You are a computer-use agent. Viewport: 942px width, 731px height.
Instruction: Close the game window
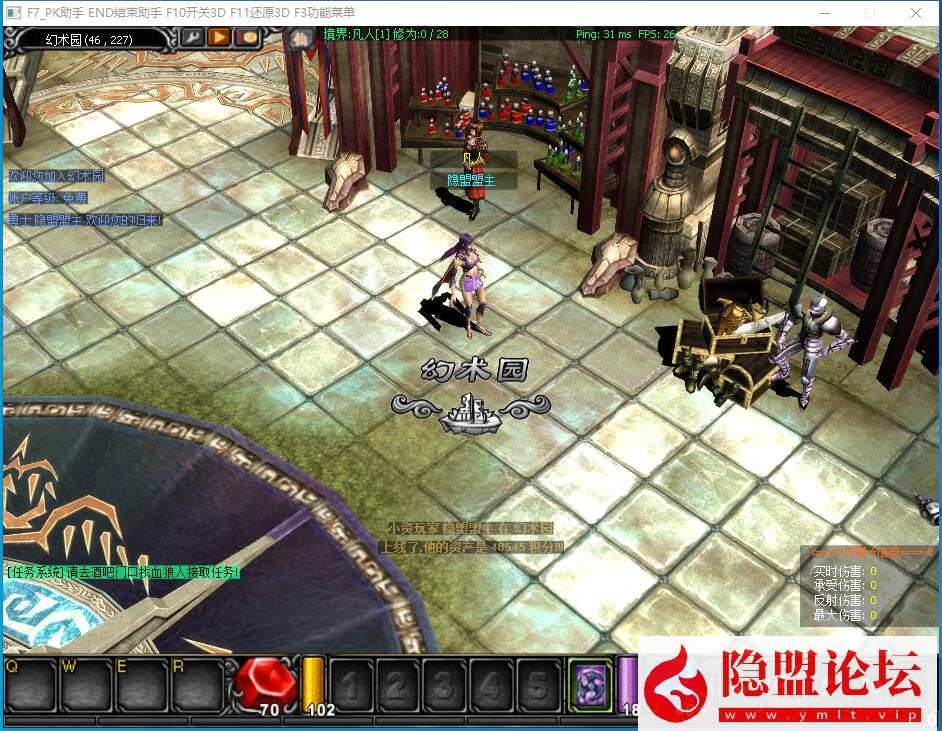(x=917, y=13)
